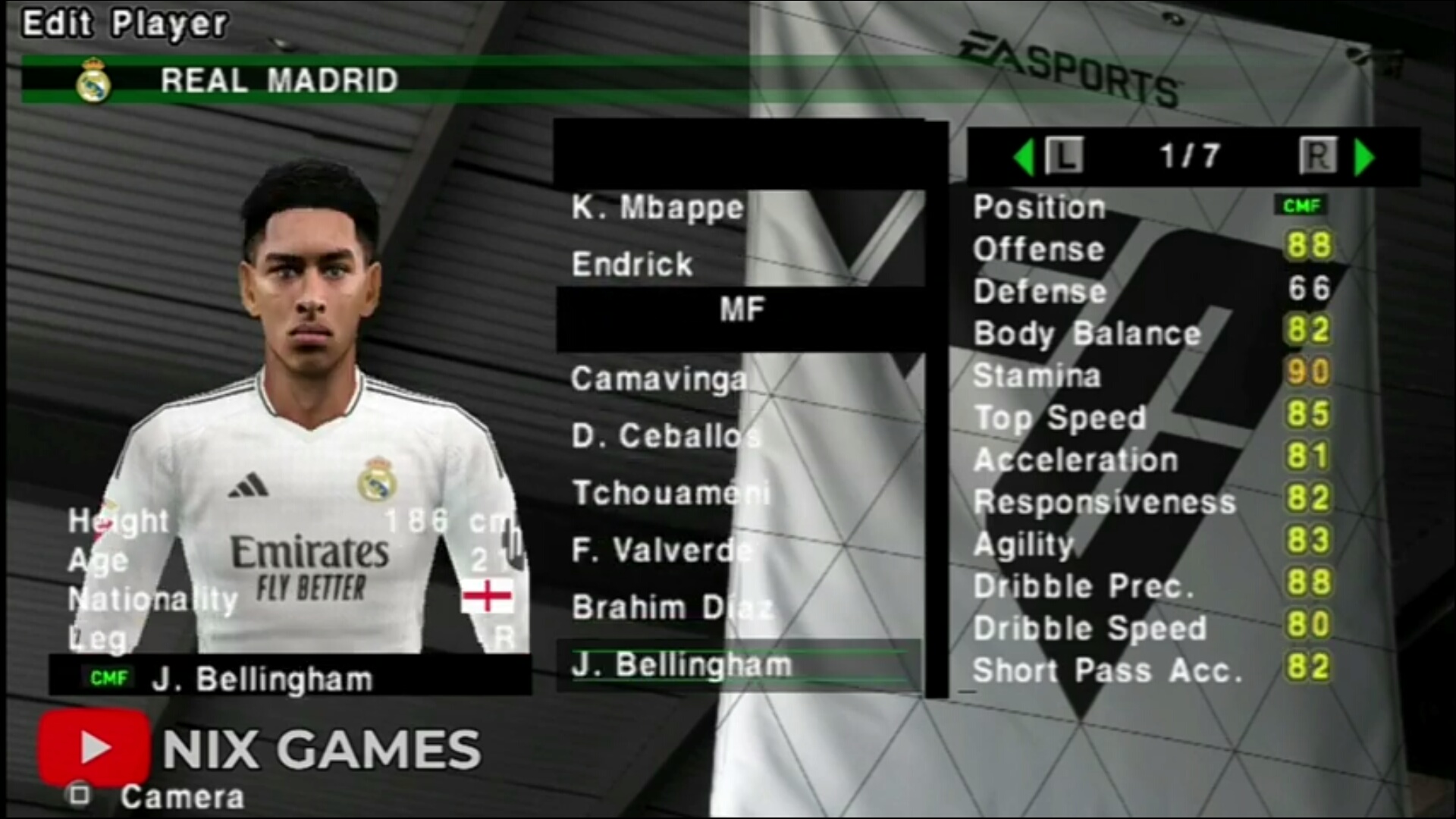Viewport: 1456px width, 819px height.
Task: Select Tchouameni from the roster
Action: [x=670, y=493]
